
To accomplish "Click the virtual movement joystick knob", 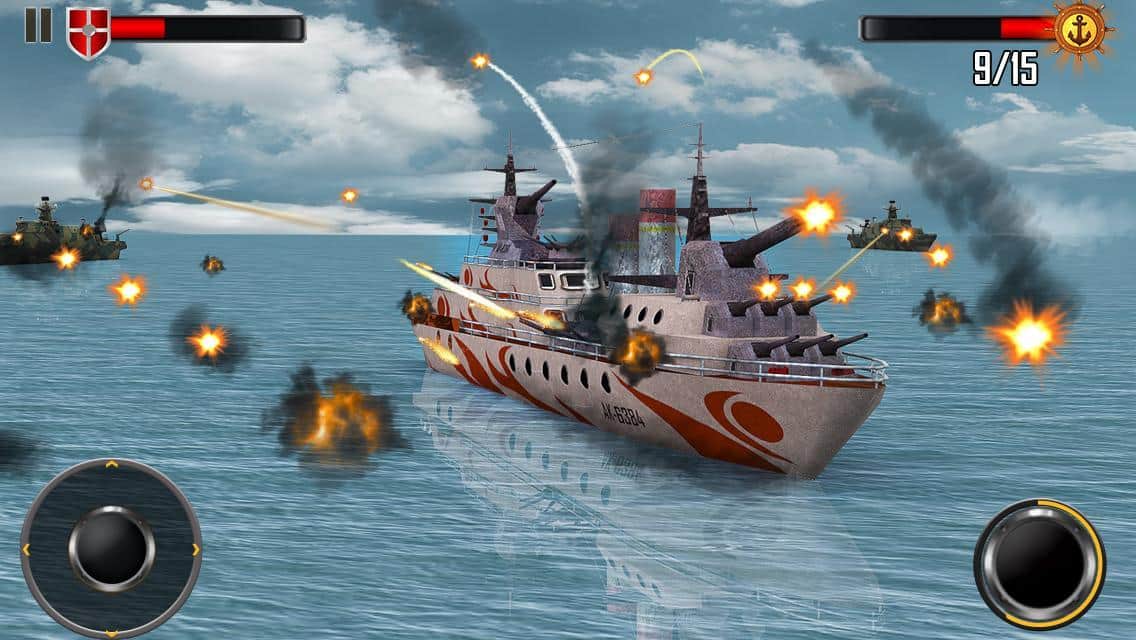I will (x=111, y=548).
